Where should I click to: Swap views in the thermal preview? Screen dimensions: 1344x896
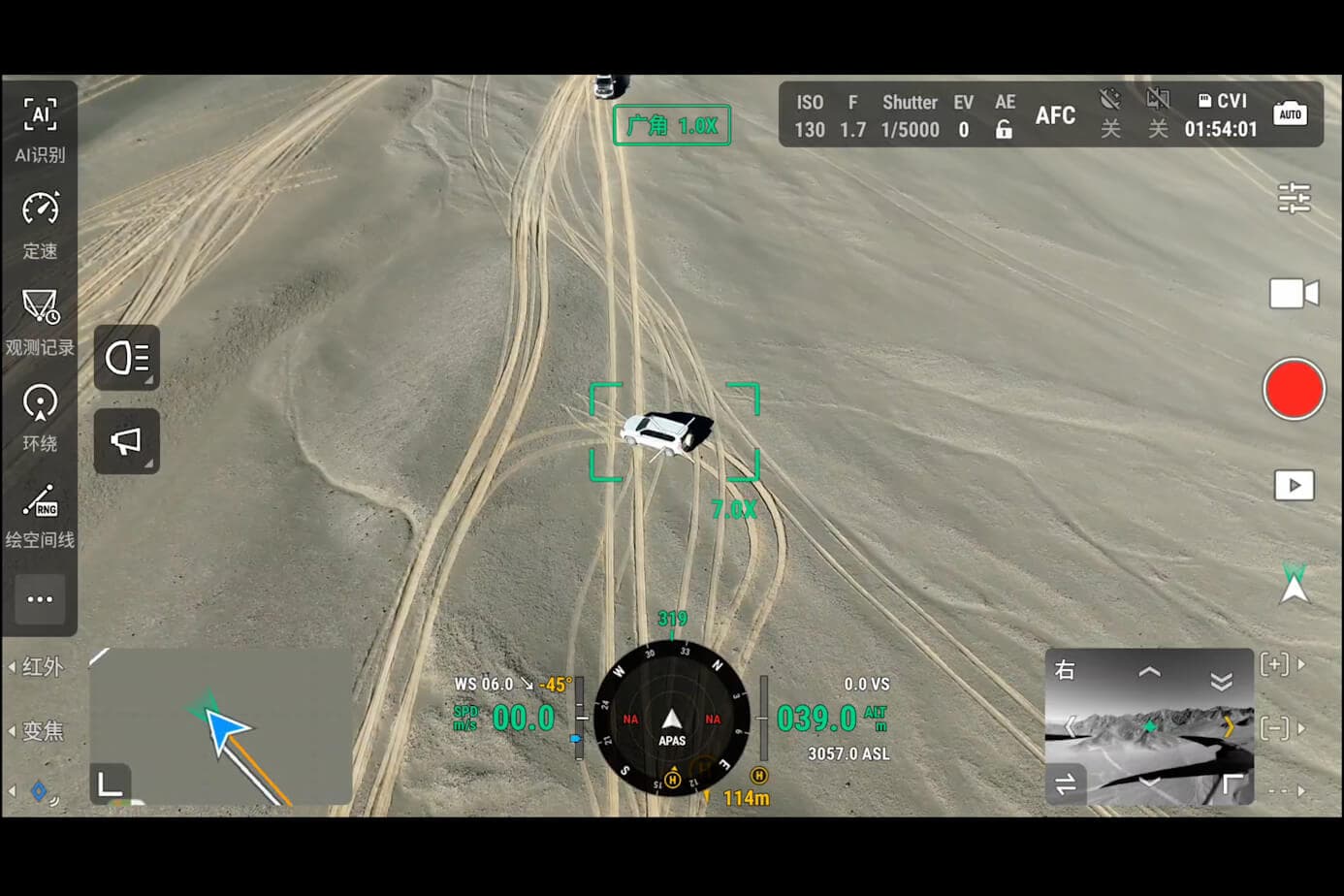pos(1066,784)
